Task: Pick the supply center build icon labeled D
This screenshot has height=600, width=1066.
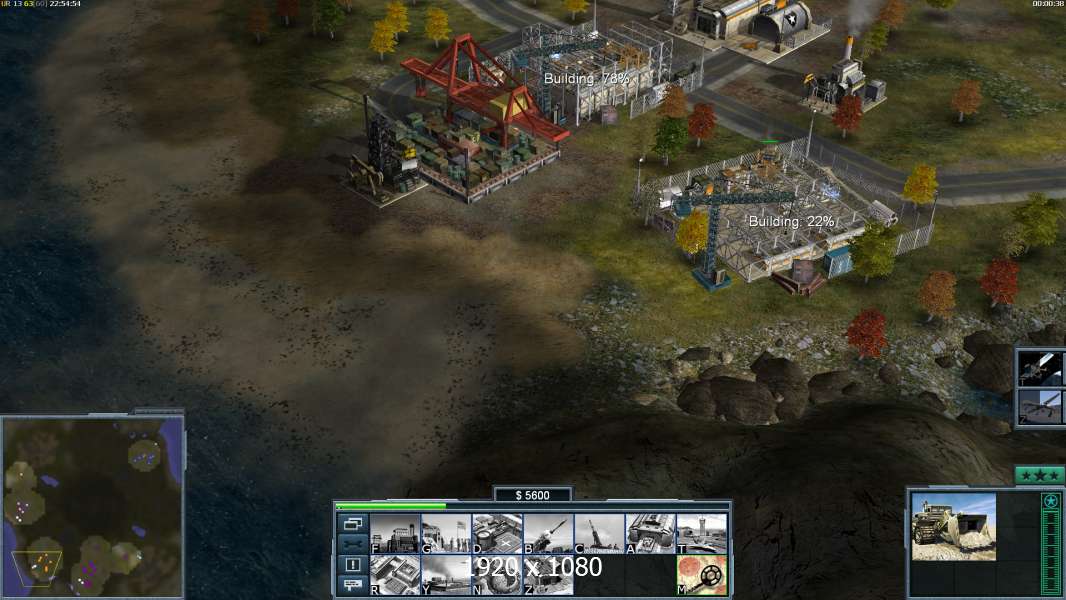Action: (x=496, y=534)
